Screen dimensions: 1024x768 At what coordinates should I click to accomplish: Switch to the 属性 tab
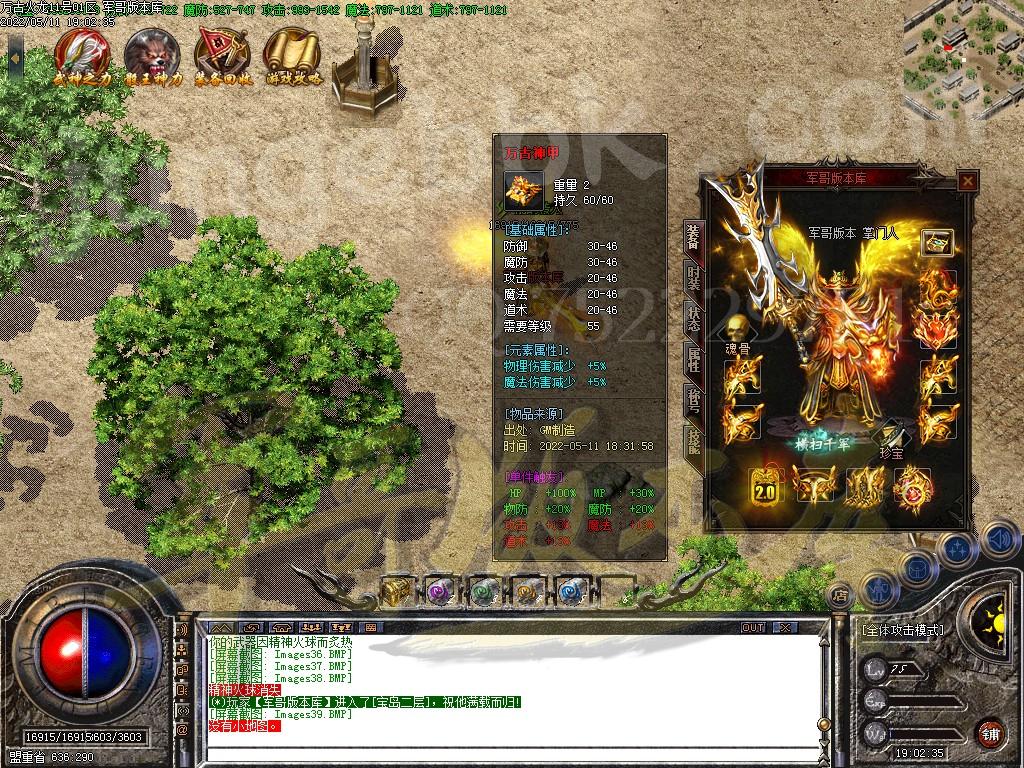693,359
